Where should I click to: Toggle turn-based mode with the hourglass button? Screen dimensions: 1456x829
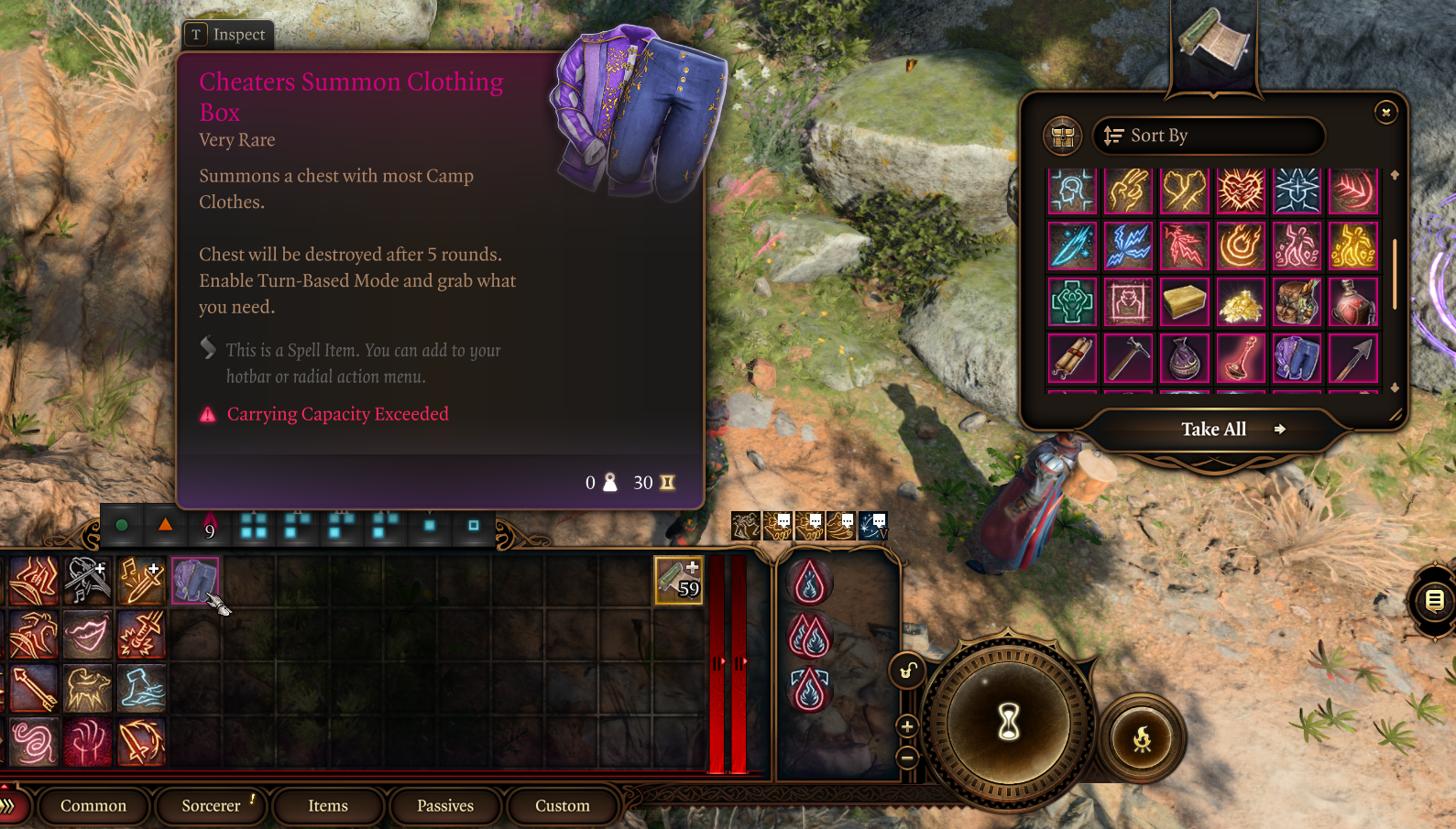(1009, 721)
